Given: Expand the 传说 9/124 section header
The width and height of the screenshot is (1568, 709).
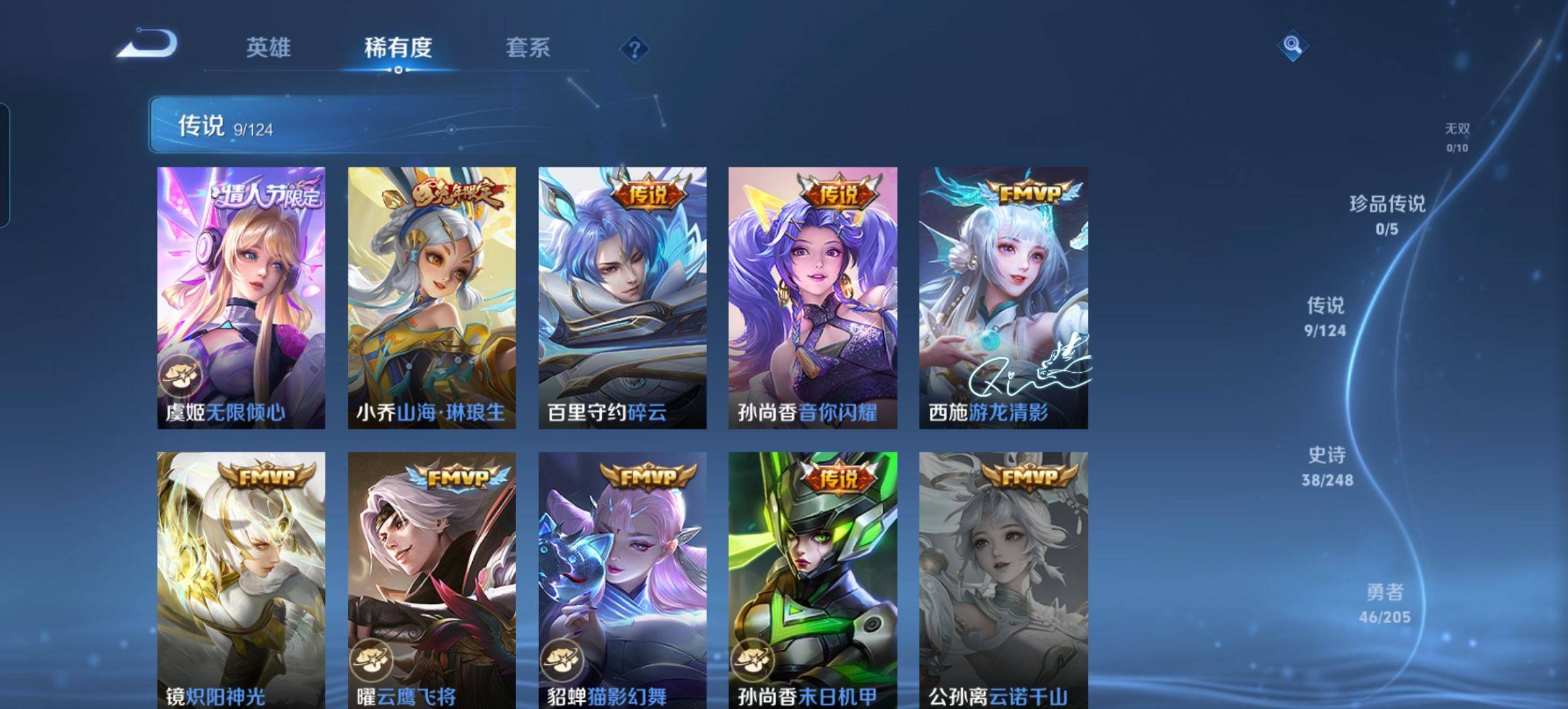Looking at the screenshot, I should (407, 125).
